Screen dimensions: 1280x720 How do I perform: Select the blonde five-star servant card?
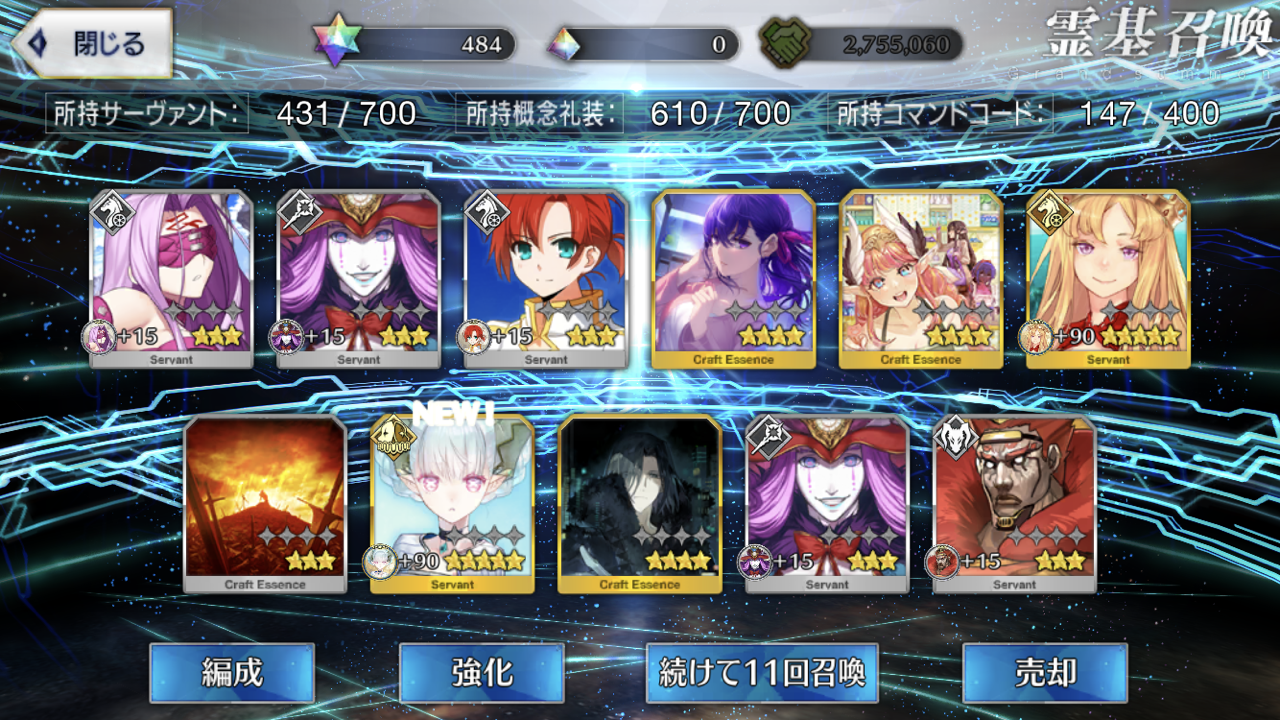pos(1108,279)
